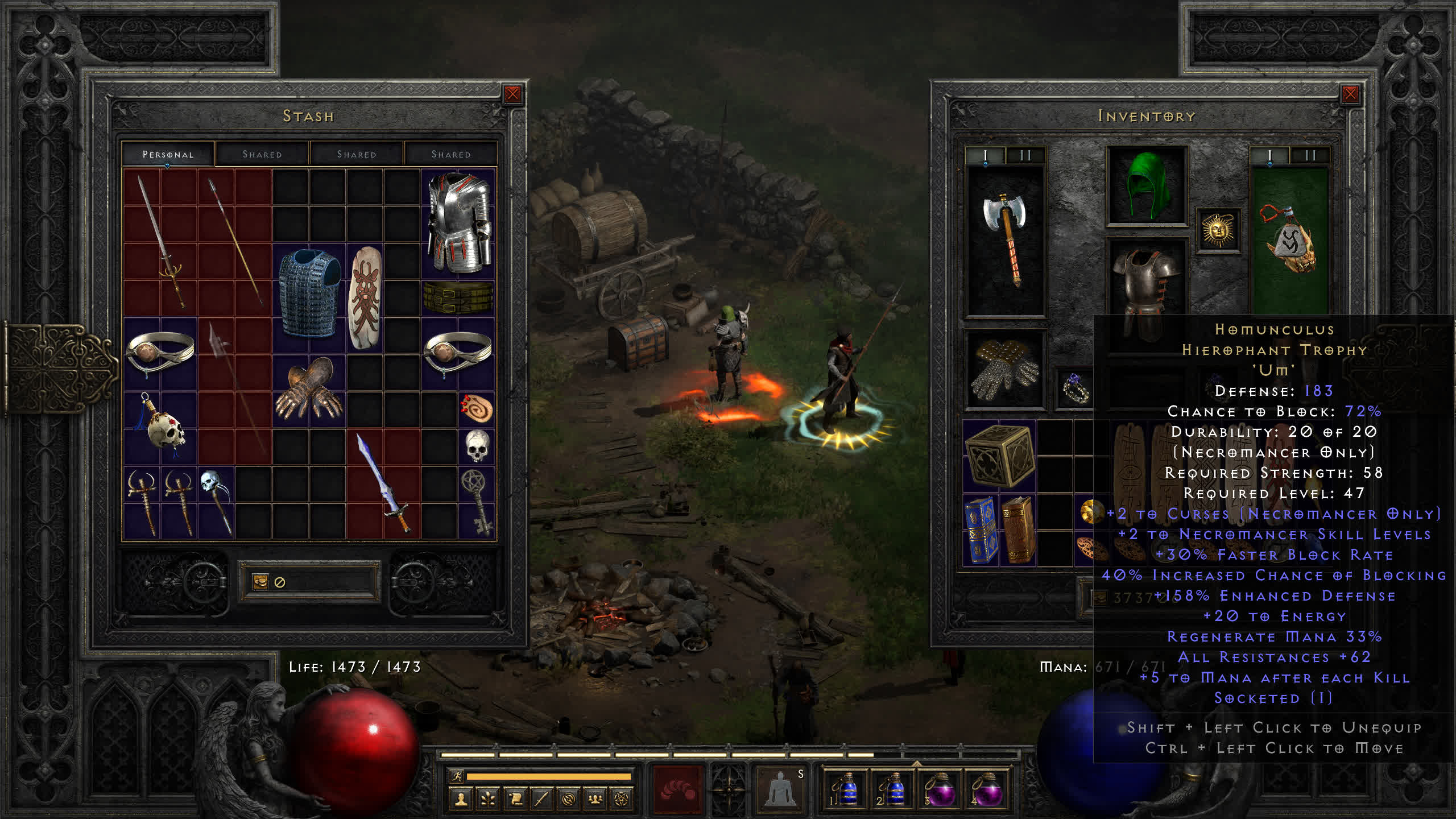Use the purple rejuvenation potion in slot 4
Screen dimensions: 1456x819
pos(987,789)
